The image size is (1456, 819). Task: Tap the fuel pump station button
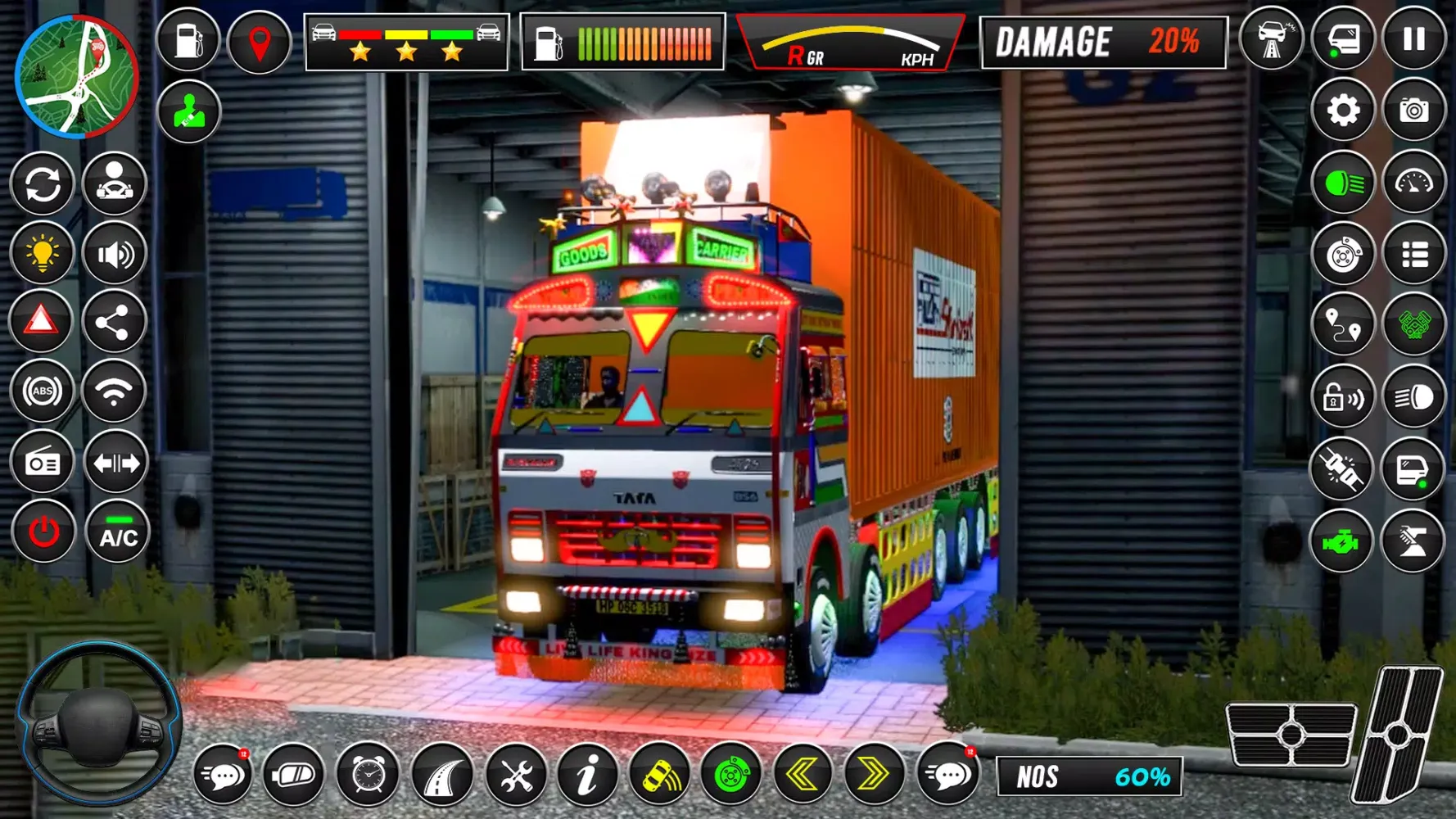point(188,39)
